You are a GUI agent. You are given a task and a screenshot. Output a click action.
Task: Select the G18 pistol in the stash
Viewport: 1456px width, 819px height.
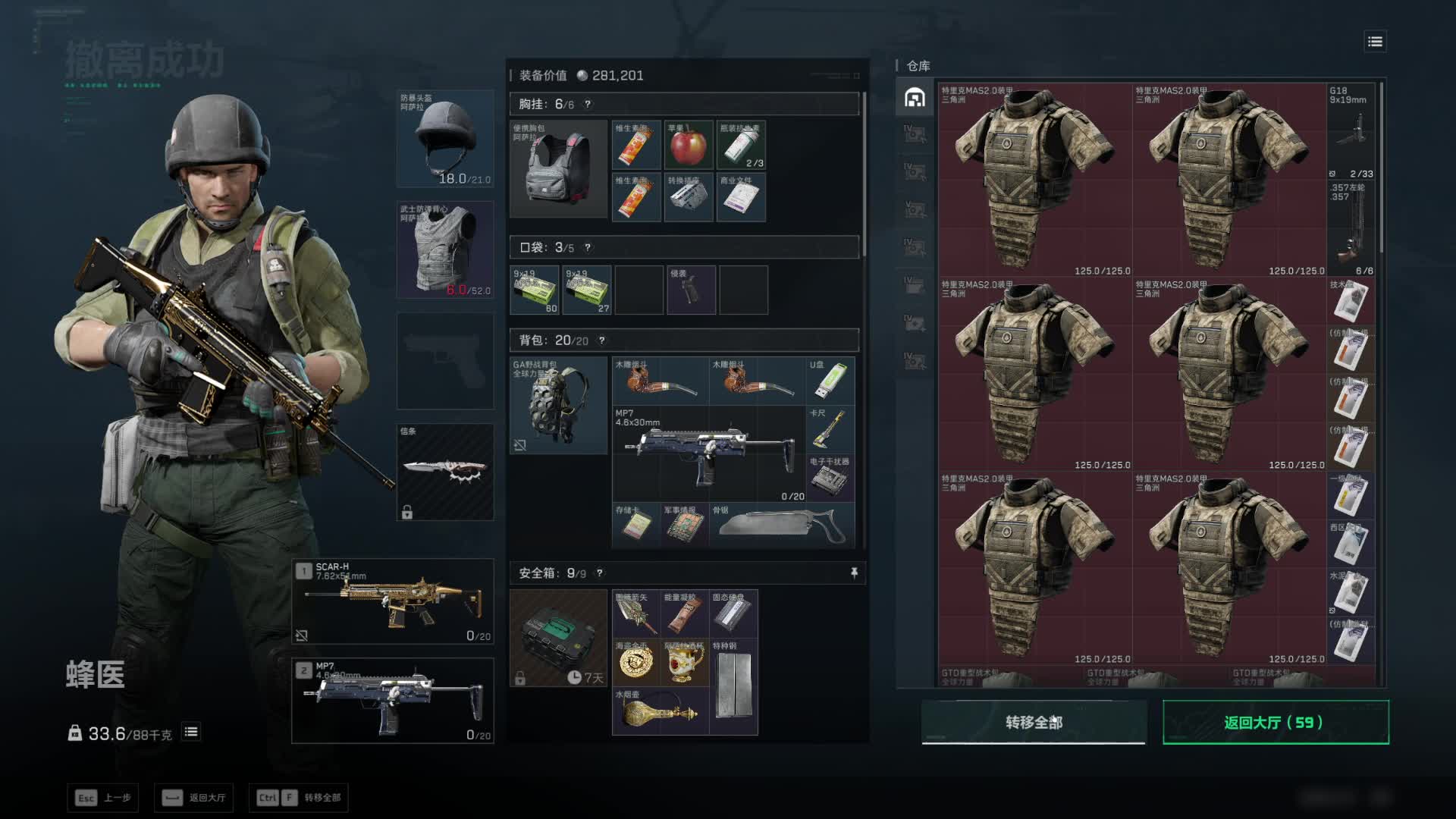click(1351, 132)
